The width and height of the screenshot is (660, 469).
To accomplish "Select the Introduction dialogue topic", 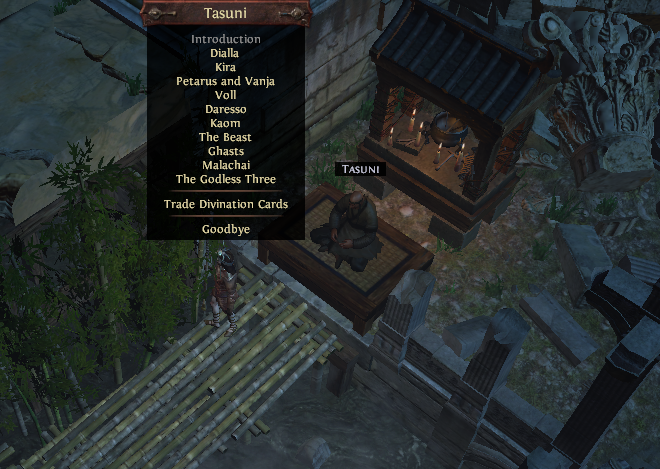I will pyautogui.click(x=226, y=39).
